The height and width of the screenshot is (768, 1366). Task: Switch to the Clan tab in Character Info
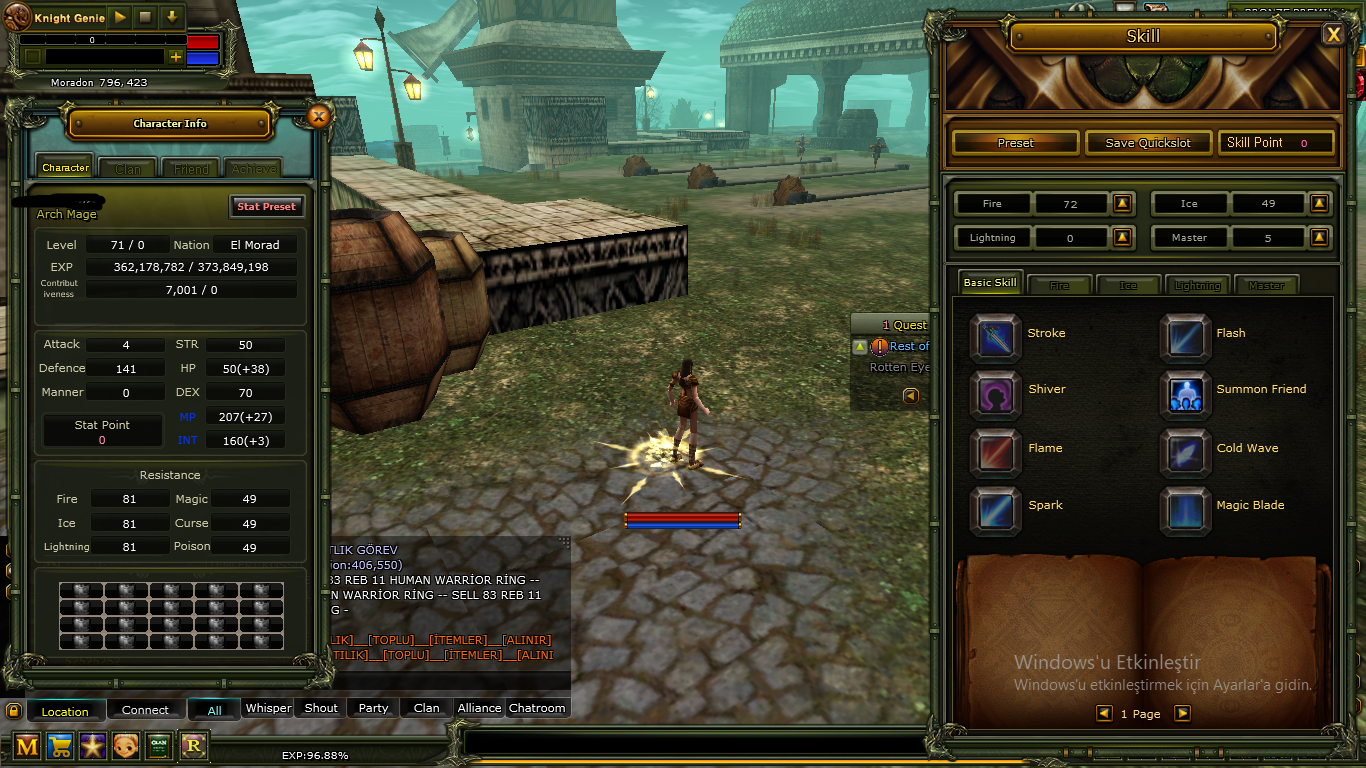127,167
